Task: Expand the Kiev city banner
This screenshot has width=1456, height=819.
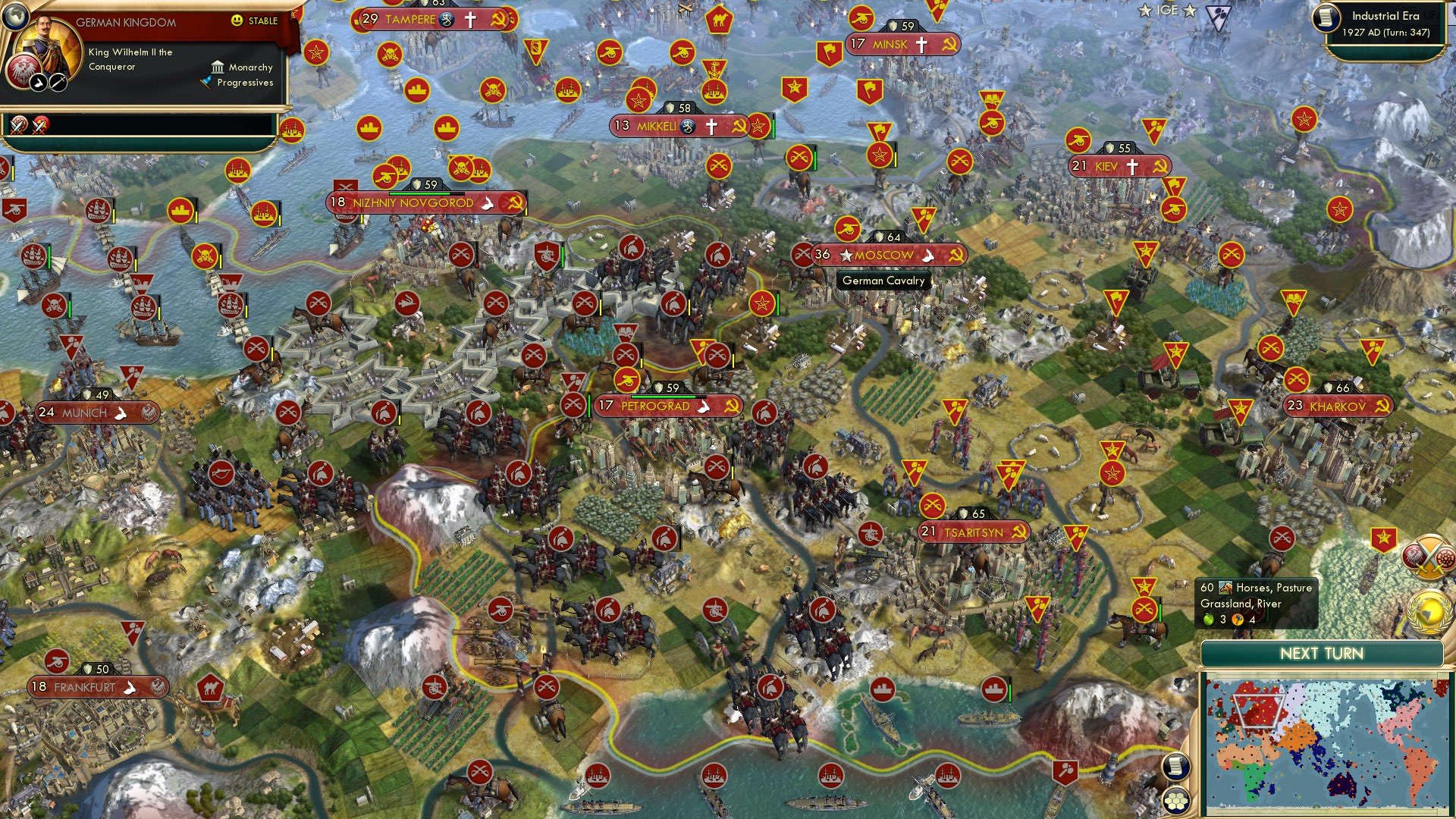Action: [x=1119, y=165]
